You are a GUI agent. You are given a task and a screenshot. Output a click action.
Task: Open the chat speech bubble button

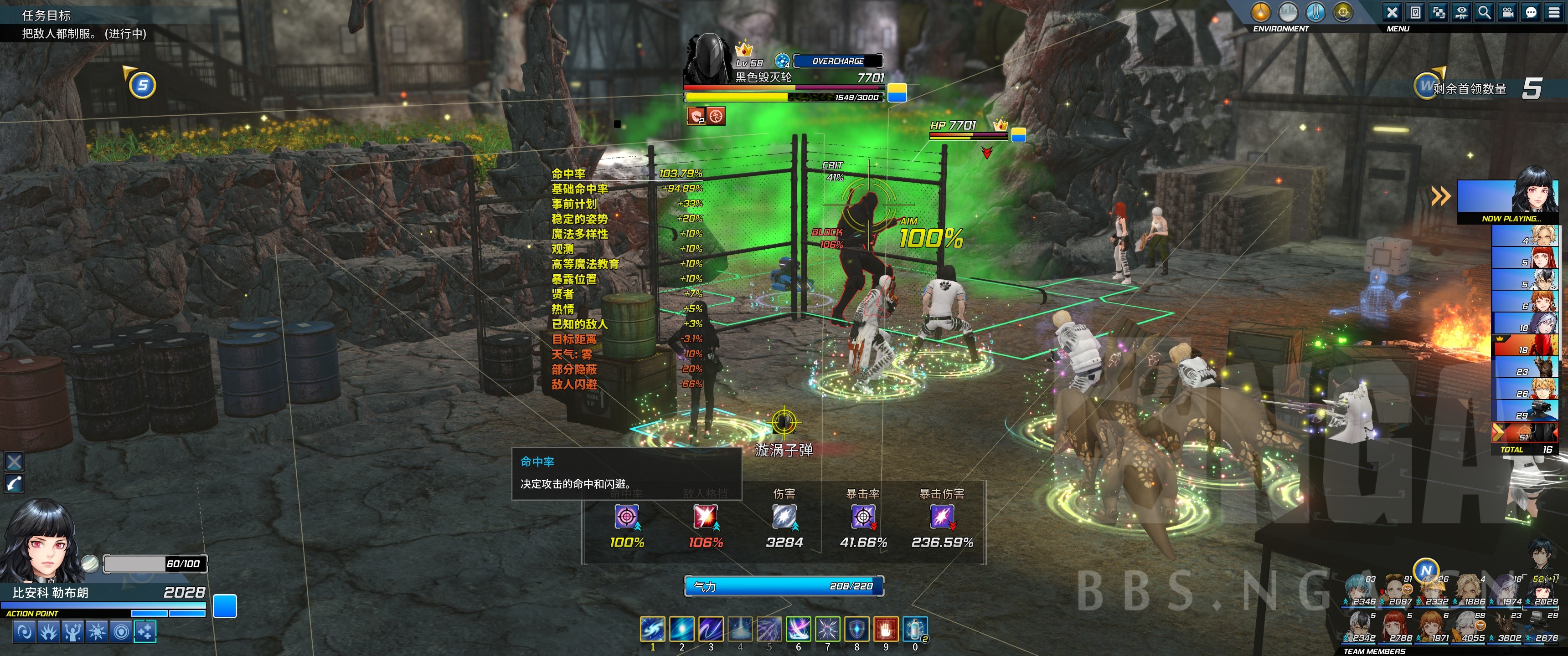pyautogui.click(x=1530, y=12)
